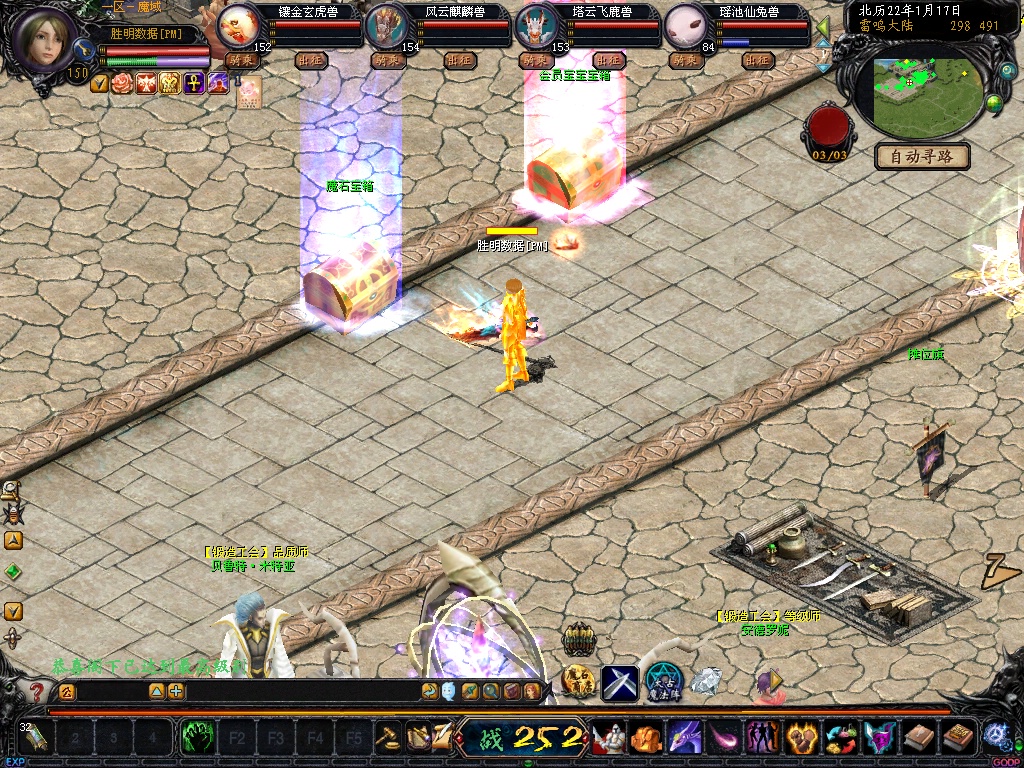Activate the green claw skill slot
Screen dimensions: 1024x768
(196, 739)
